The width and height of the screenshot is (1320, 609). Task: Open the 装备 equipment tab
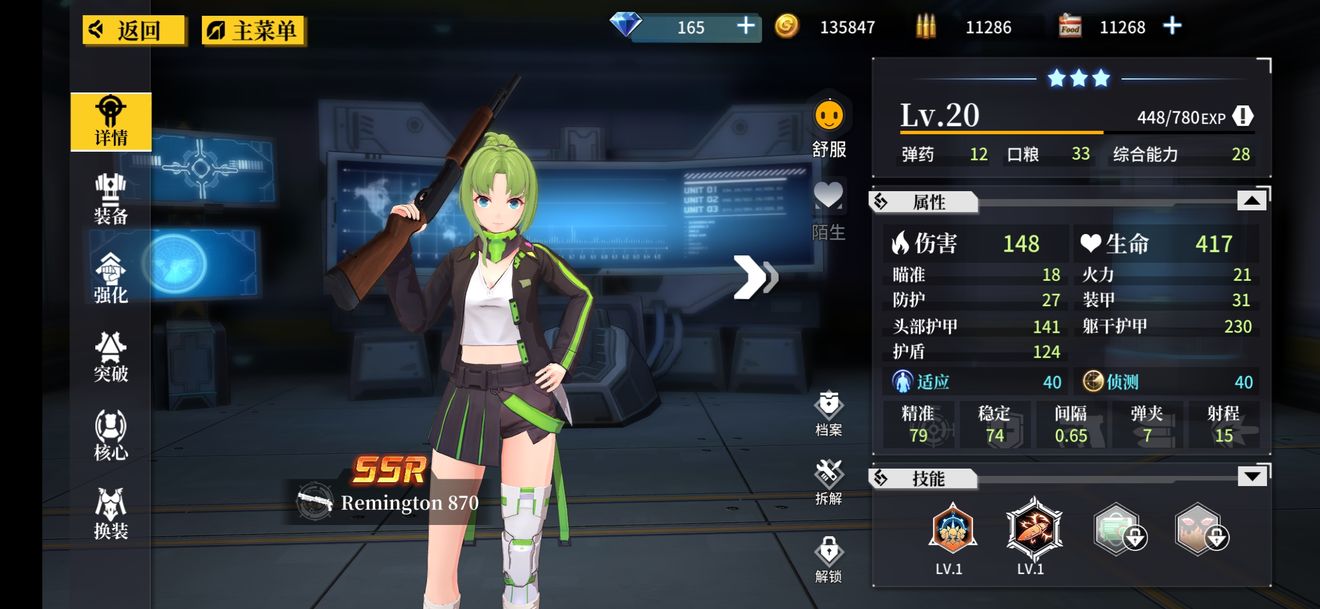pos(111,199)
